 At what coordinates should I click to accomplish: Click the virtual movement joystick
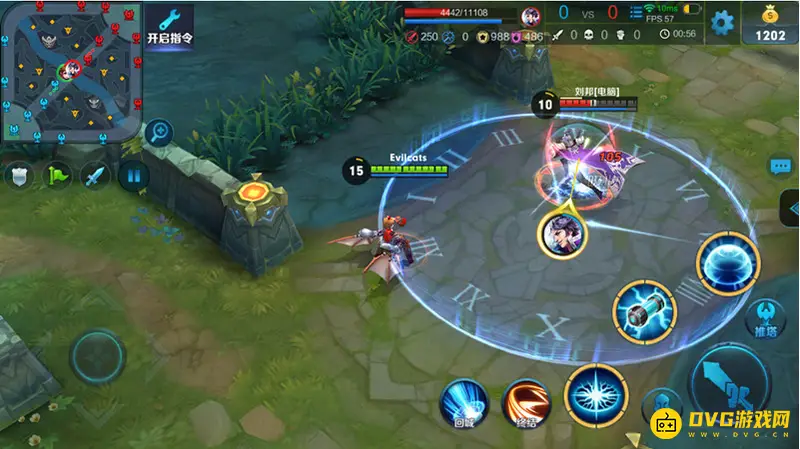pos(97,357)
